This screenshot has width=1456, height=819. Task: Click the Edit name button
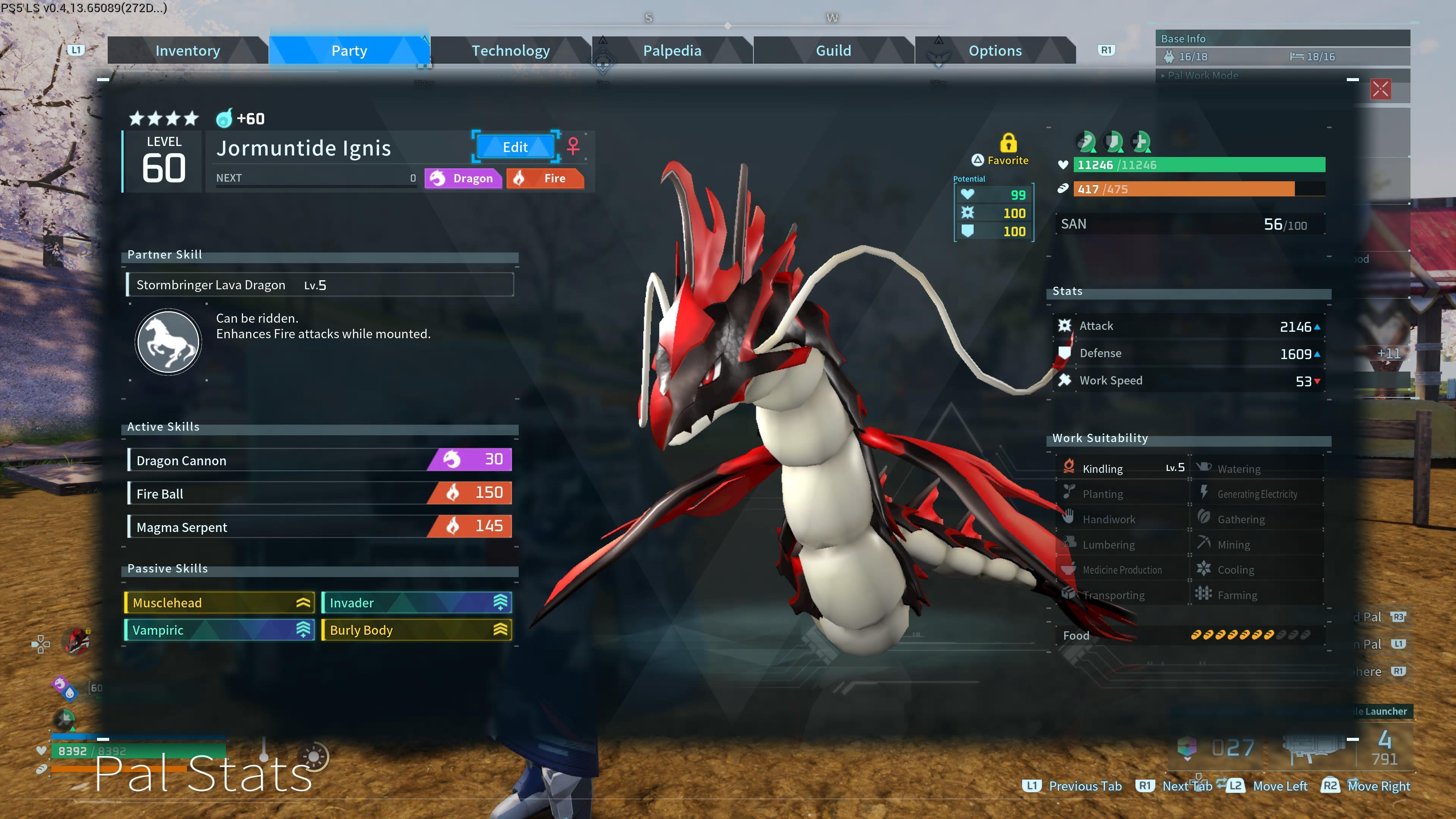pyautogui.click(x=515, y=147)
